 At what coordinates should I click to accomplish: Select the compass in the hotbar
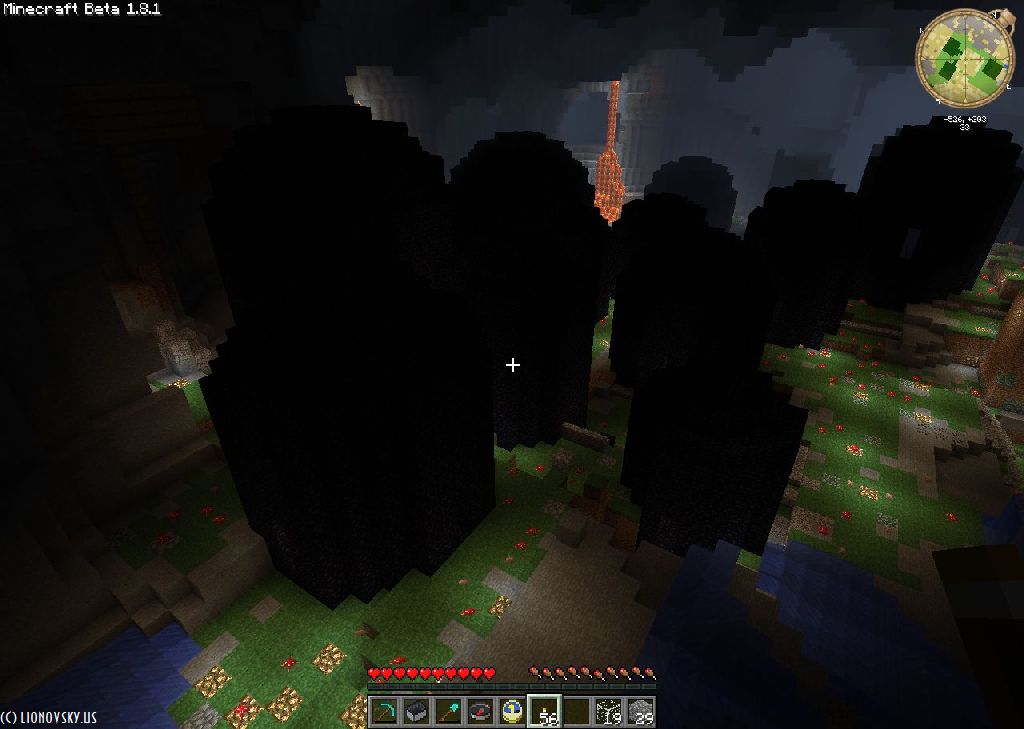click(x=481, y=711)
